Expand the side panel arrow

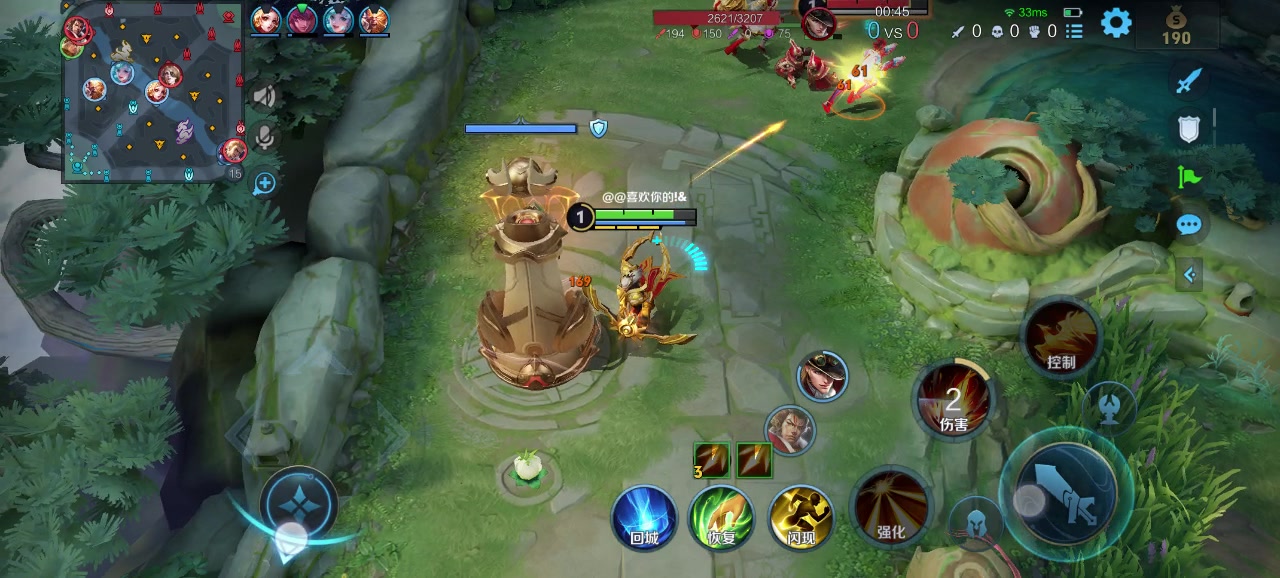pyautogui.click(x=1189, y=273)
